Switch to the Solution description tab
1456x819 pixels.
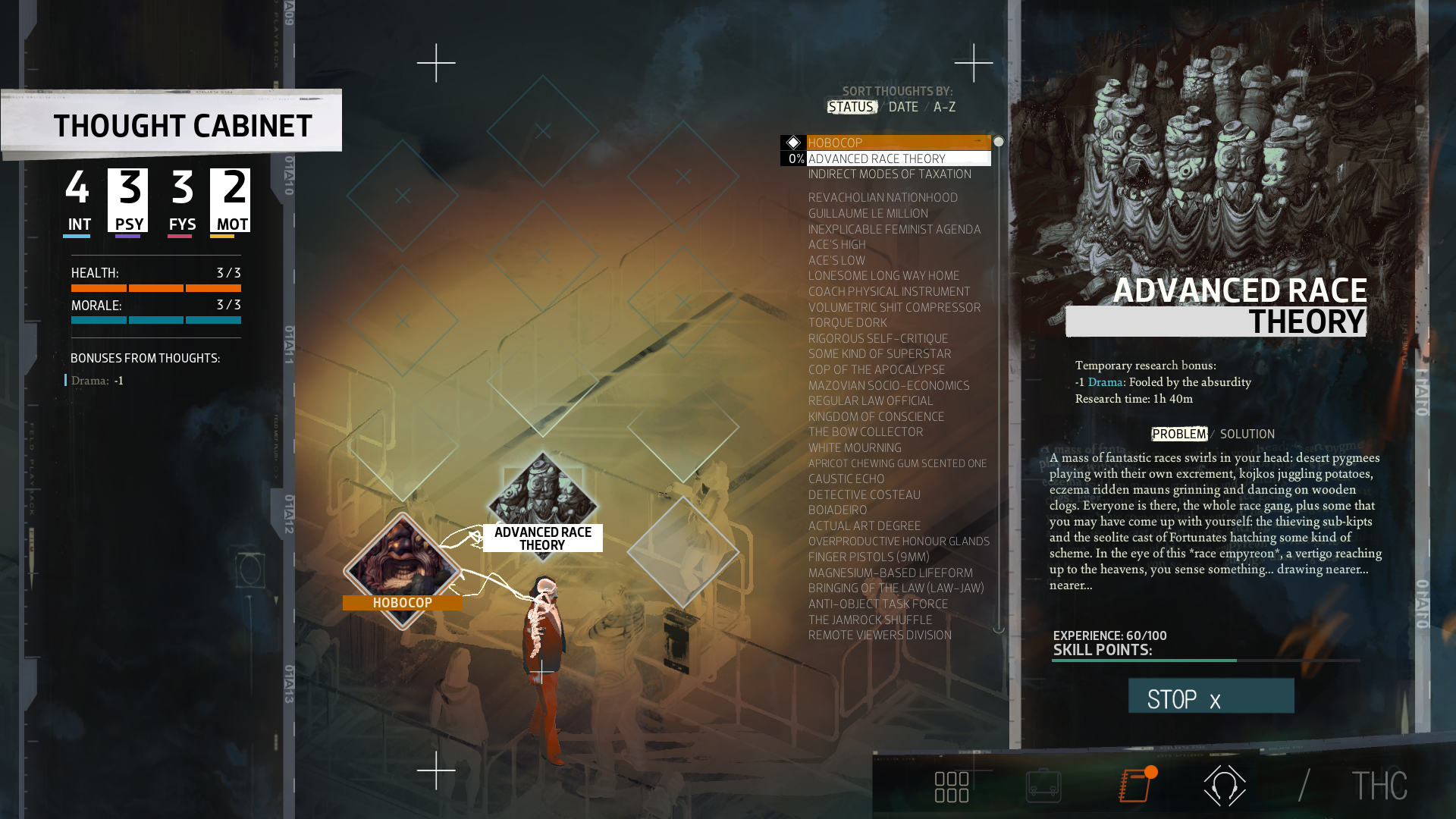click(1247, 435)
